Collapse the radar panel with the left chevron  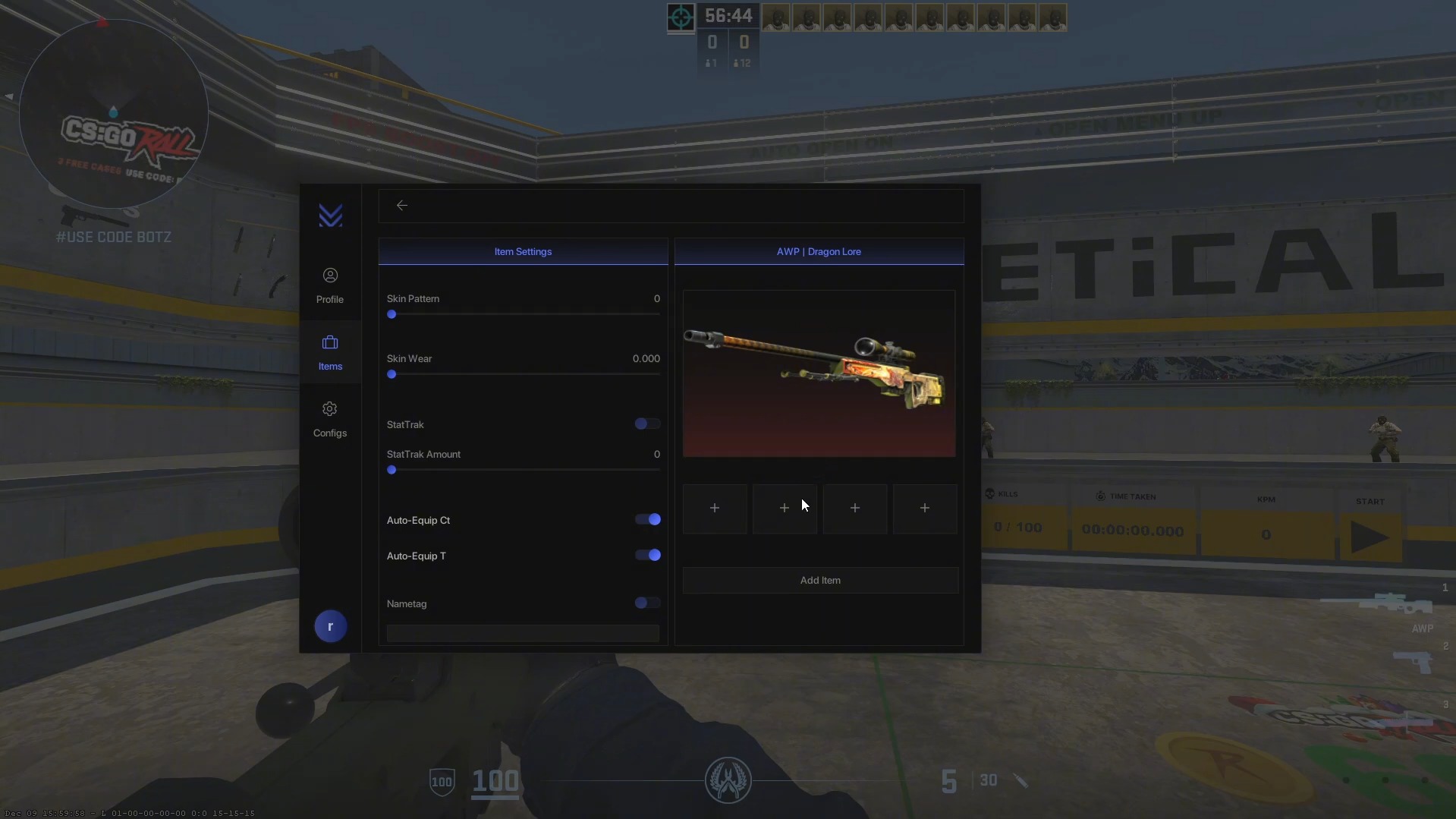click(9, 96)
